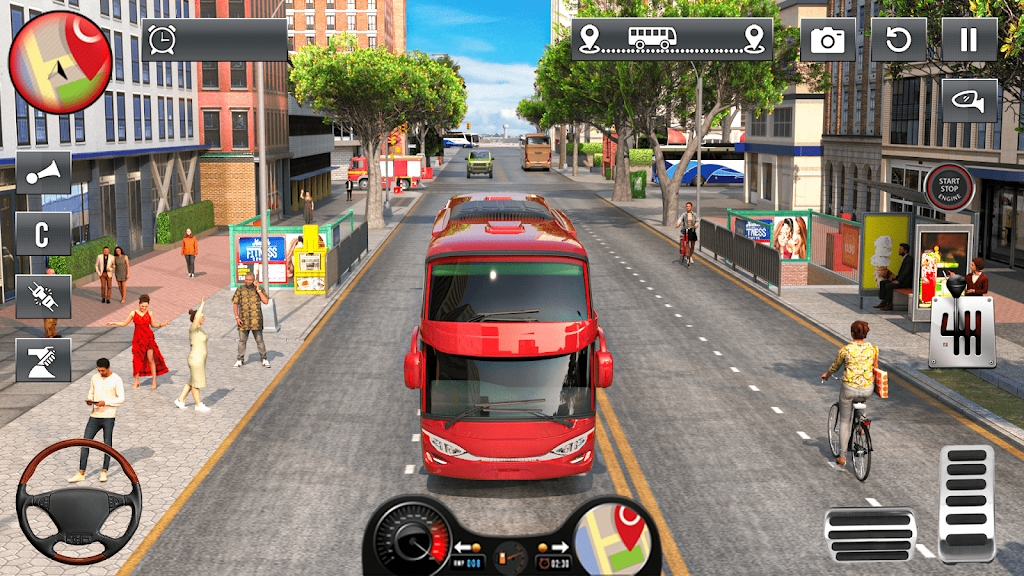Toggle the side mirror view
The width and height of the screenshot is (1024, 576).
pos(969,101)
